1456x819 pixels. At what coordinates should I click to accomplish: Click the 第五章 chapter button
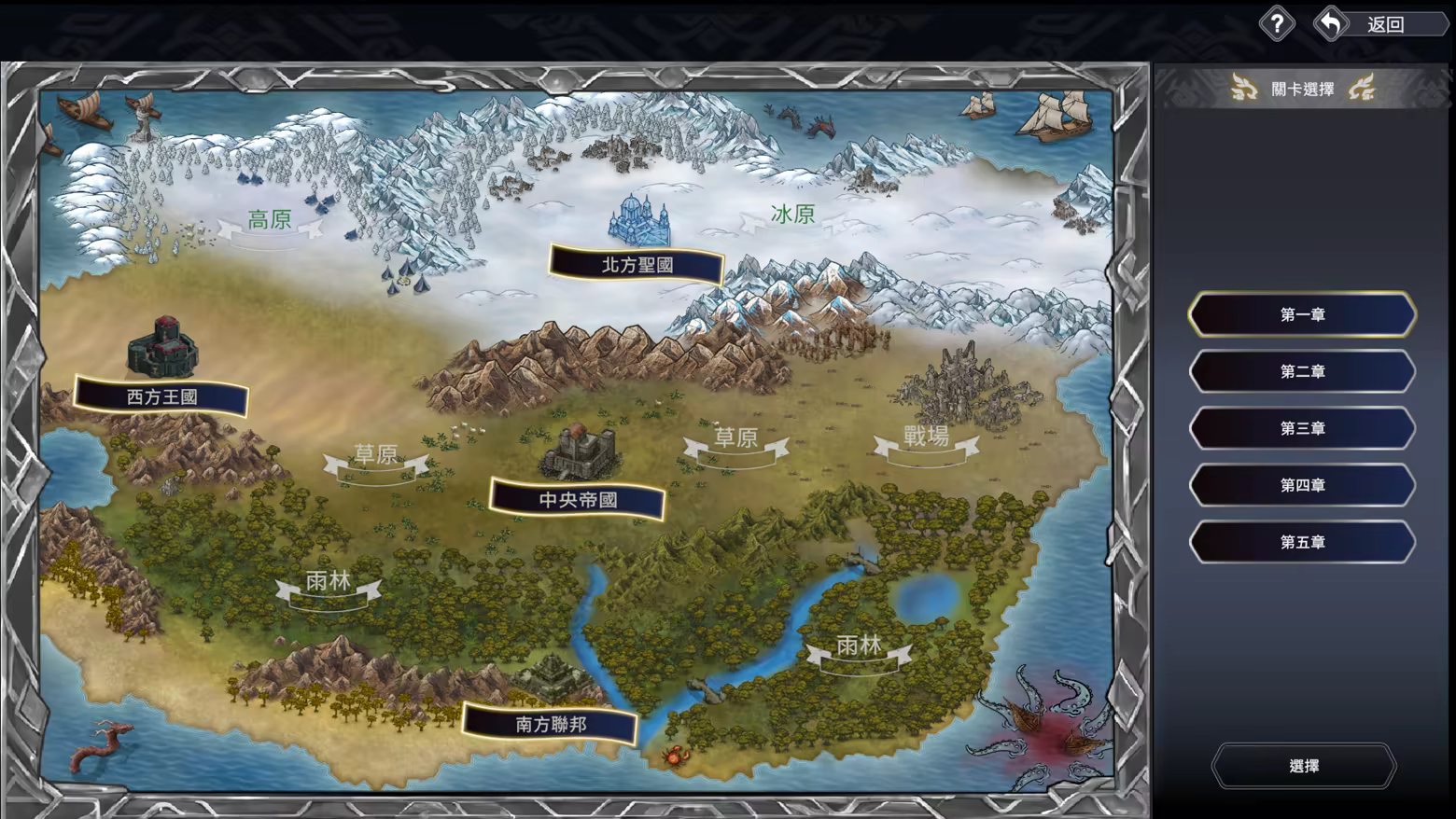pos(1301,542)
